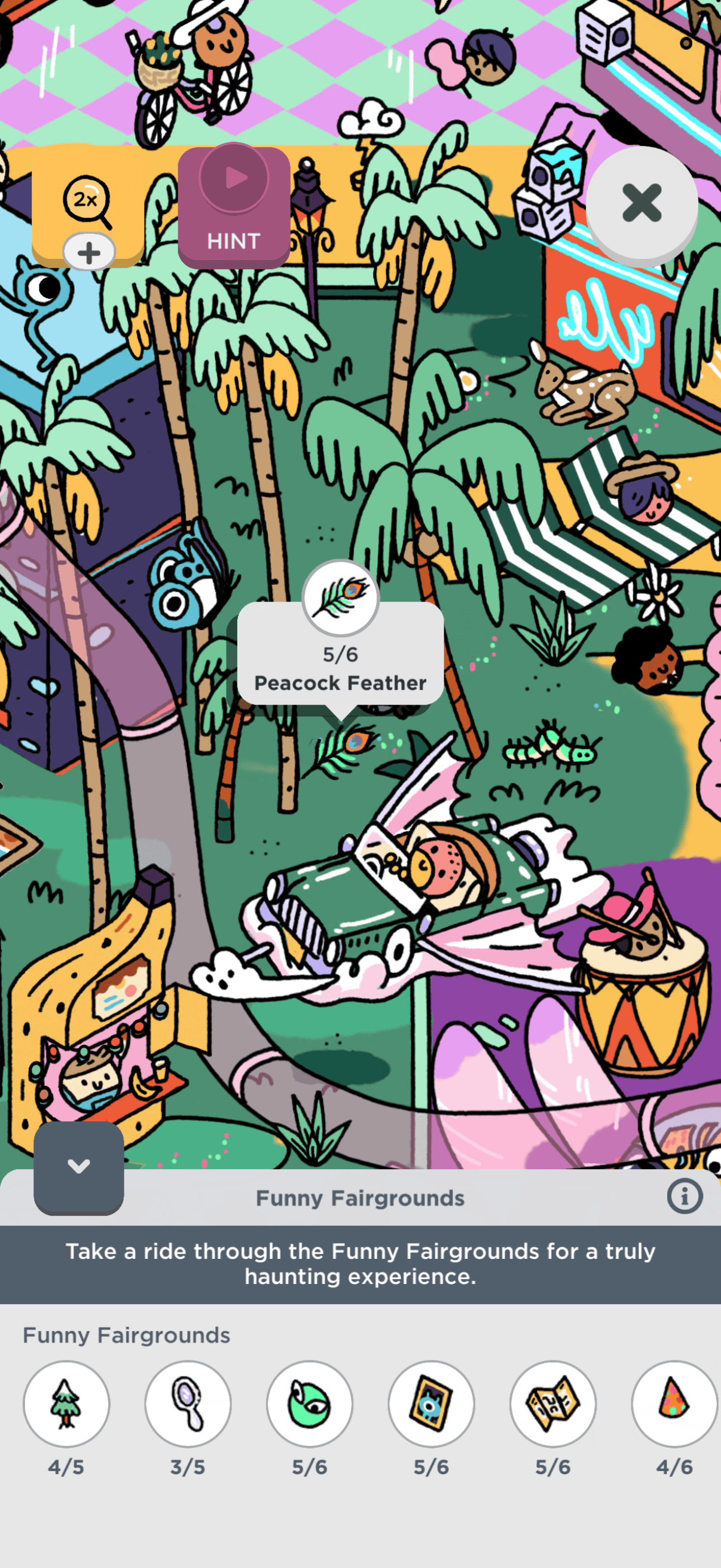
Task: Tap the Peacock Feather tooltip bubble
Action: pos(340,654)
